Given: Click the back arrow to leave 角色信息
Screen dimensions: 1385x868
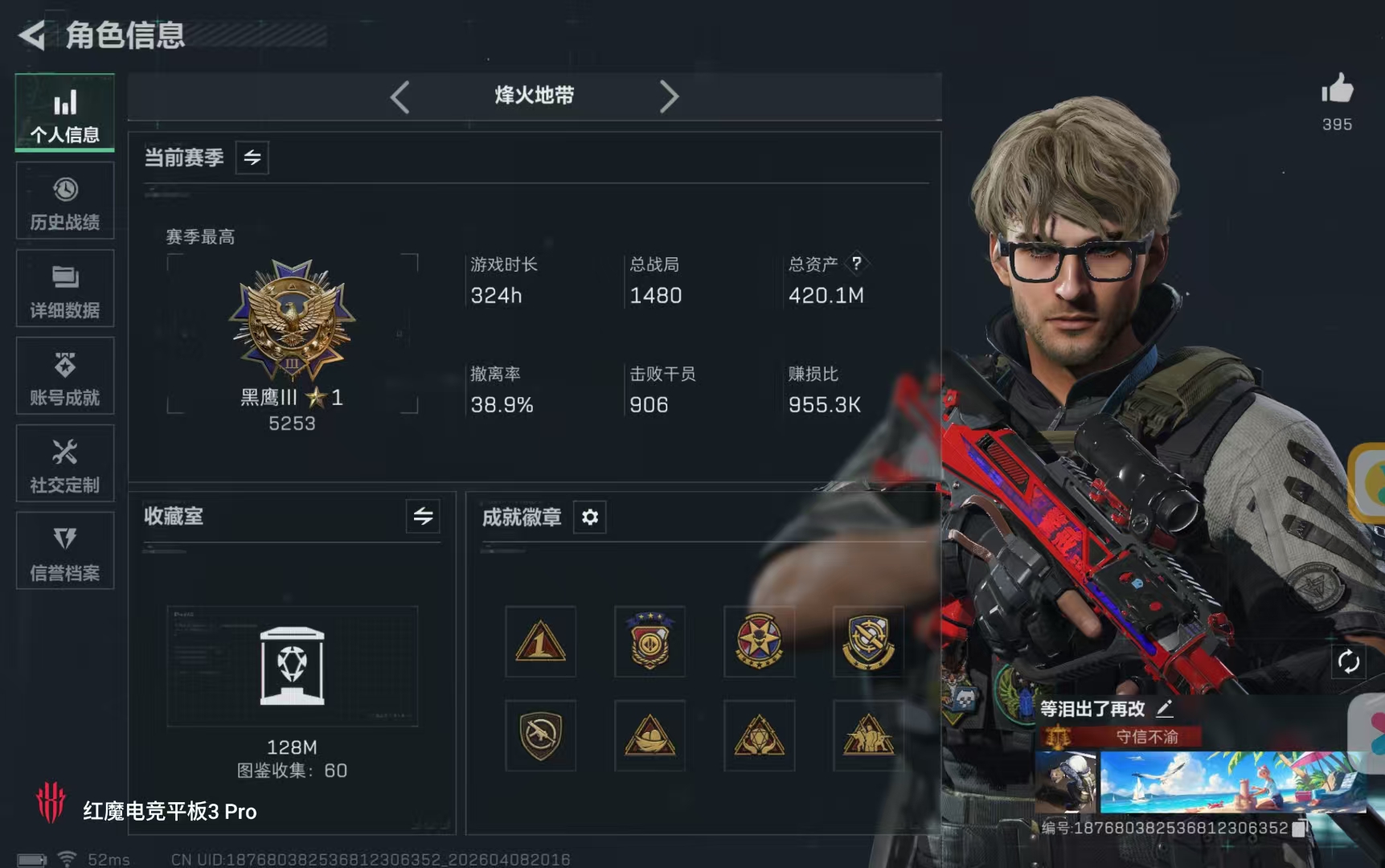Looking at the screenshot, I should (32, 36).
